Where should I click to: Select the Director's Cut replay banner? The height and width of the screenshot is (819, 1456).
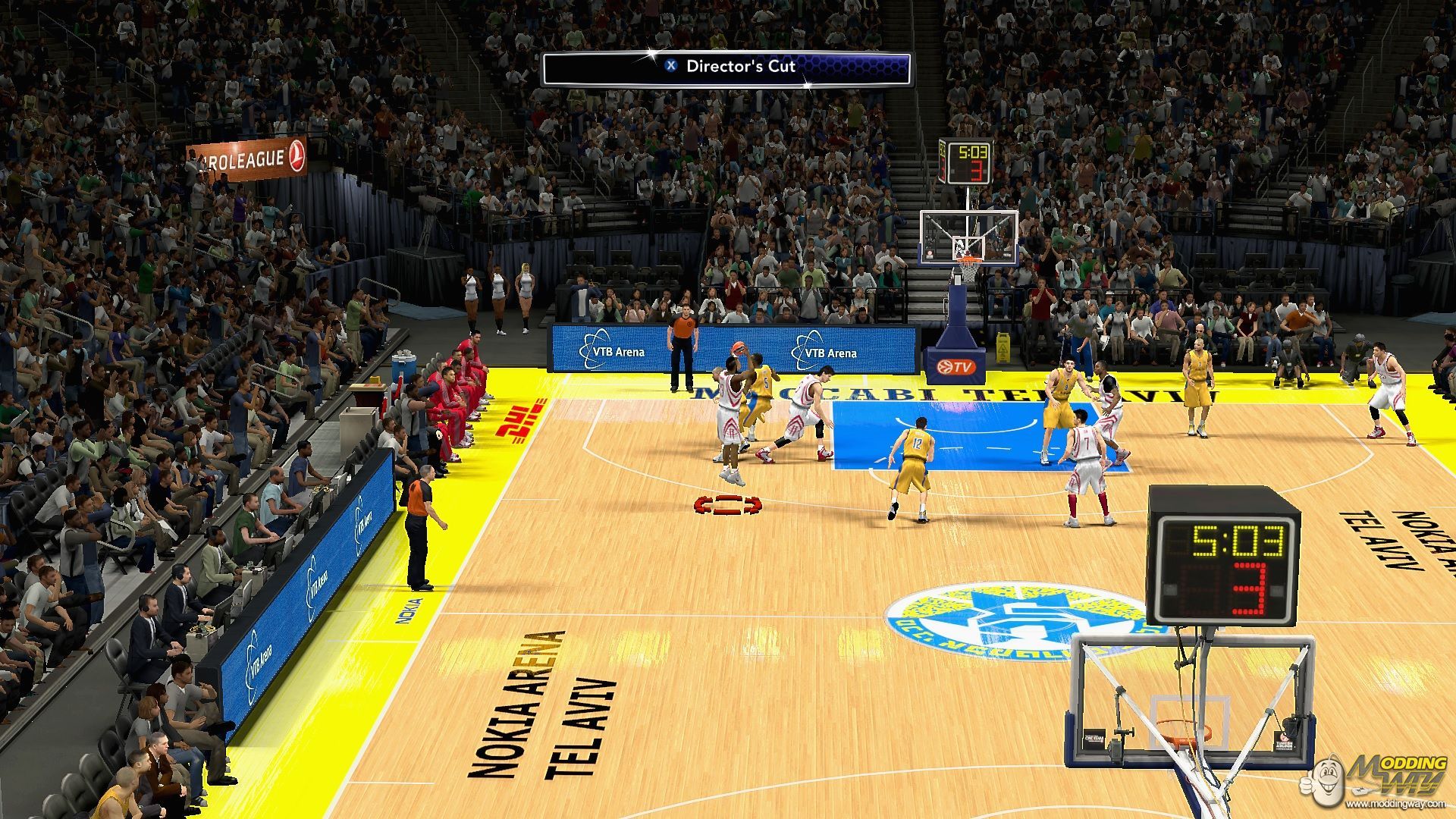click(x=726, y=67)
